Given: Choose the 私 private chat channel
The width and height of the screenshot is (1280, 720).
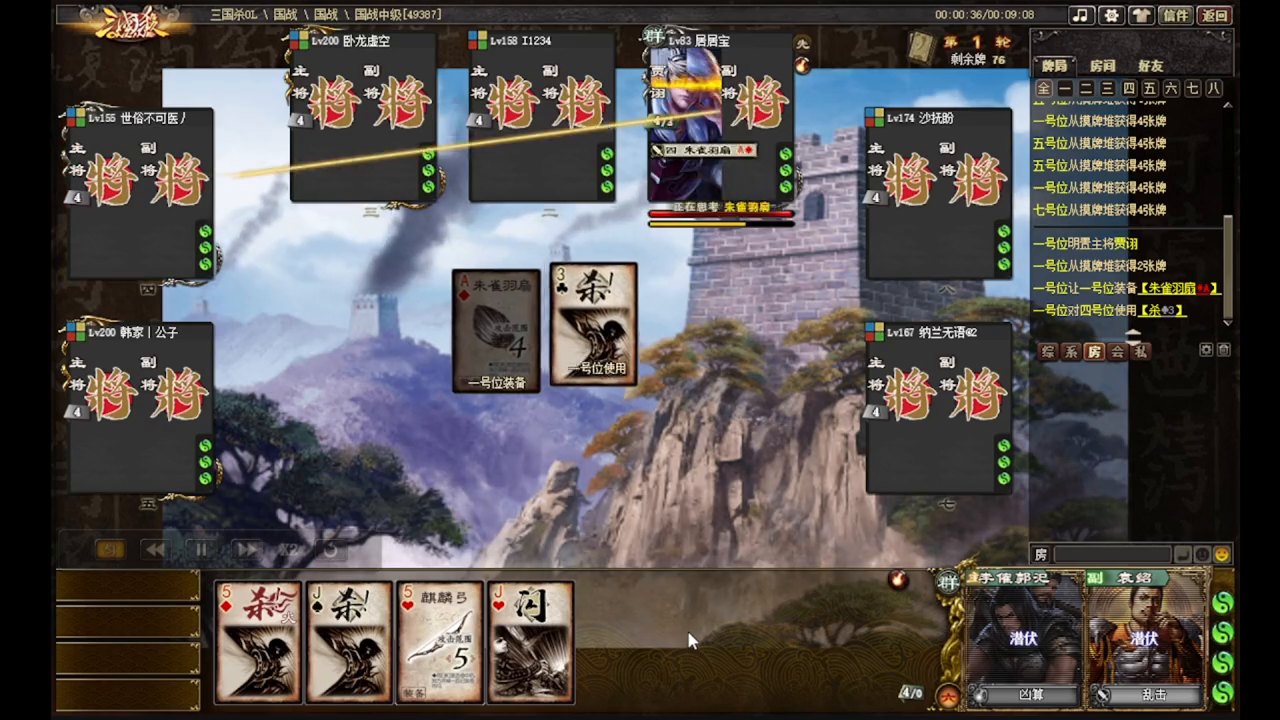Looking at the screenshot, I should click(x=1141, y=351).
